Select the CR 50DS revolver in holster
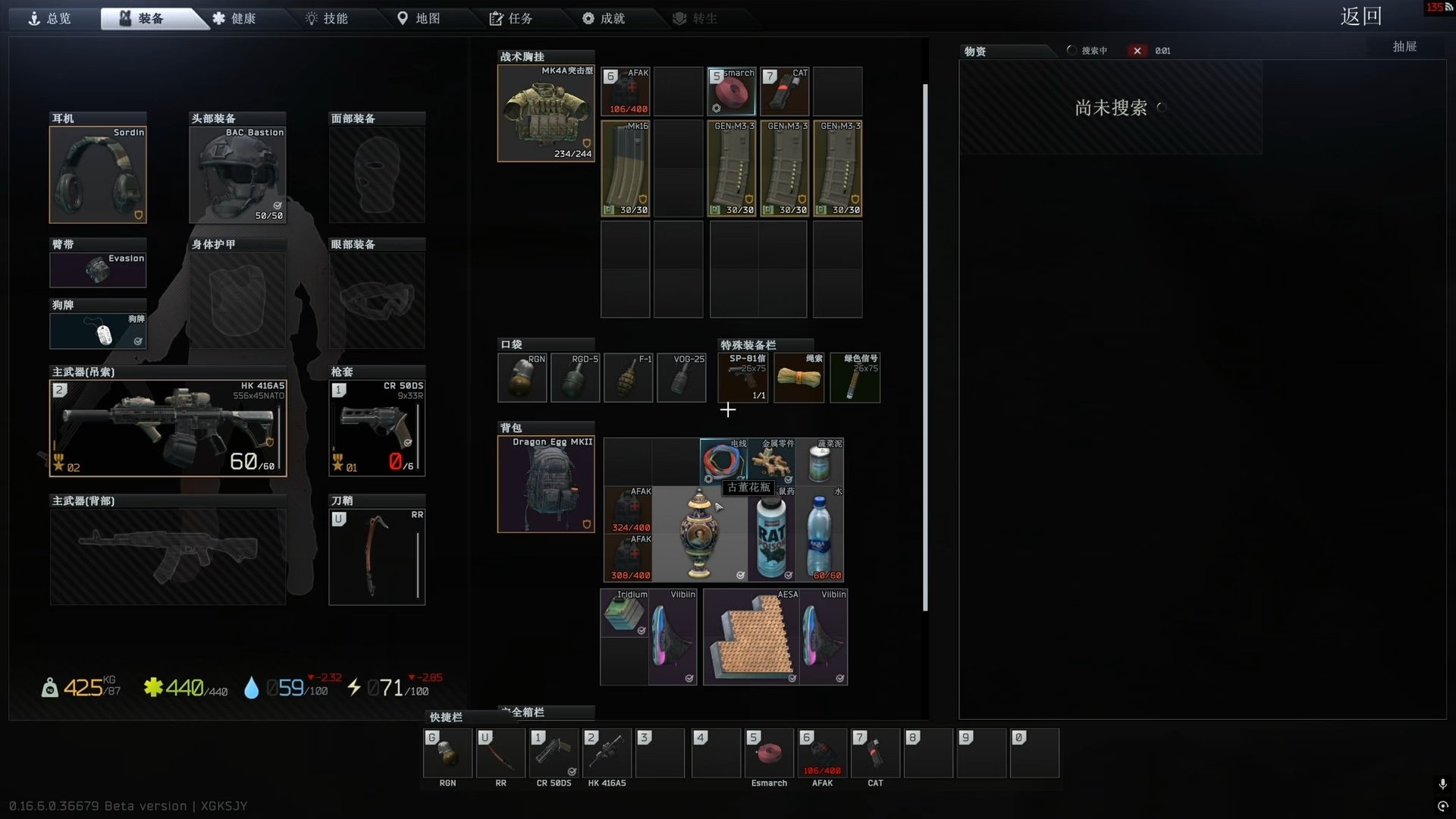Viewport: 1456px width, 819px height. (377, 428)
